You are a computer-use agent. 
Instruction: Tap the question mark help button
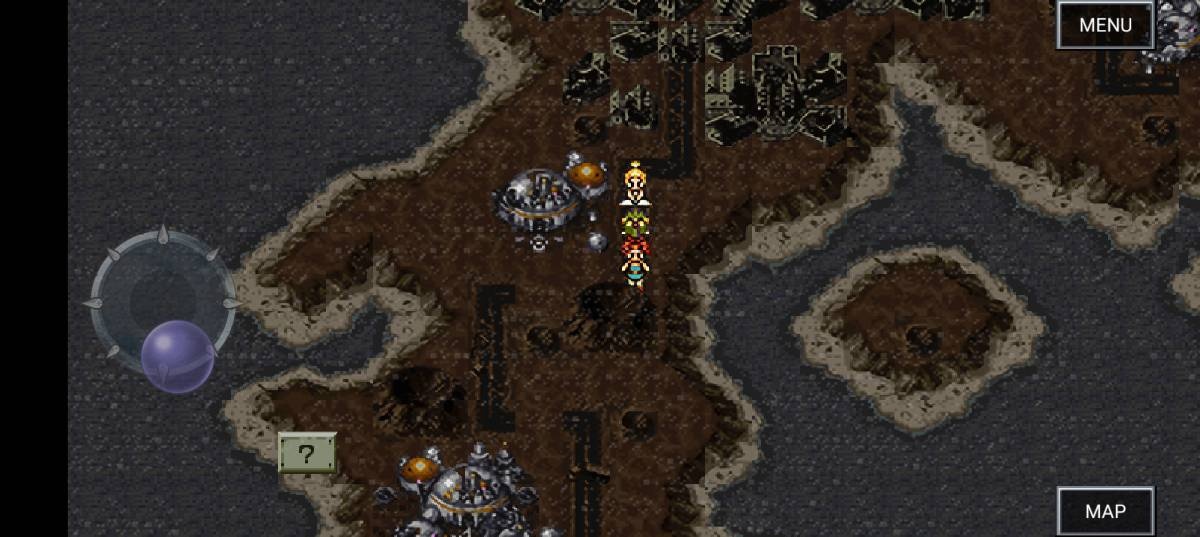tap(307, 454)
